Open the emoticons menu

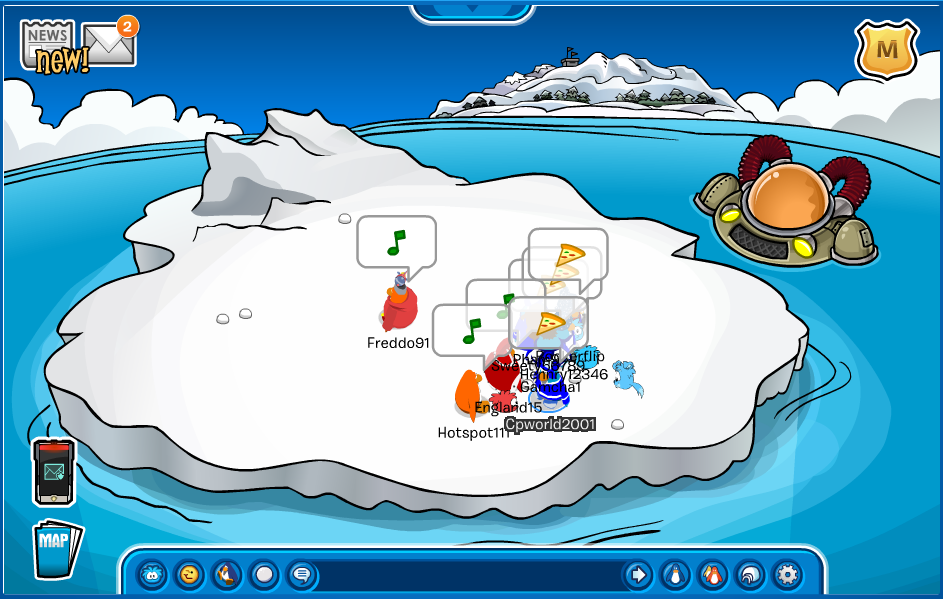(x=189, y=575)
